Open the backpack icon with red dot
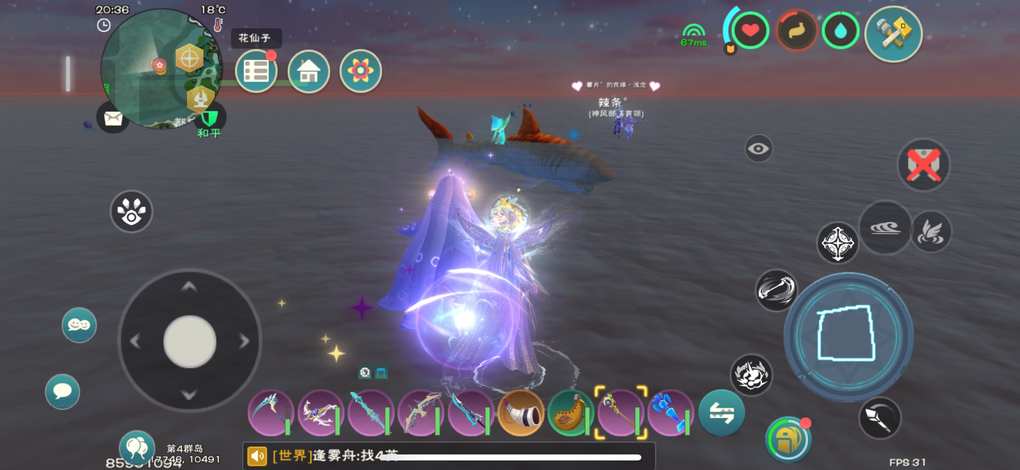The image size is (1020, 470). (x=787, y=439)
